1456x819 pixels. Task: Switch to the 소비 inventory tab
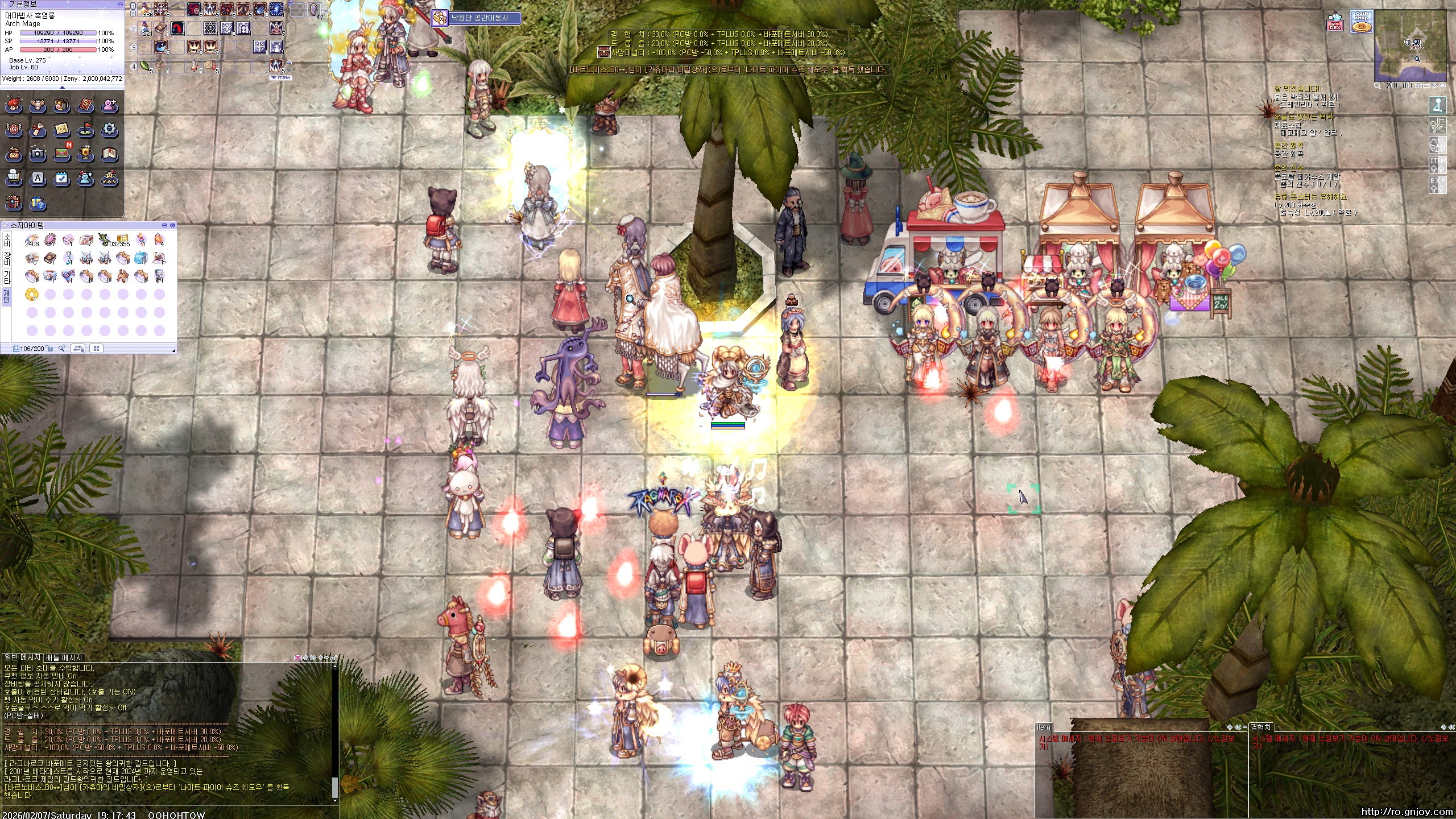(7, 240)
